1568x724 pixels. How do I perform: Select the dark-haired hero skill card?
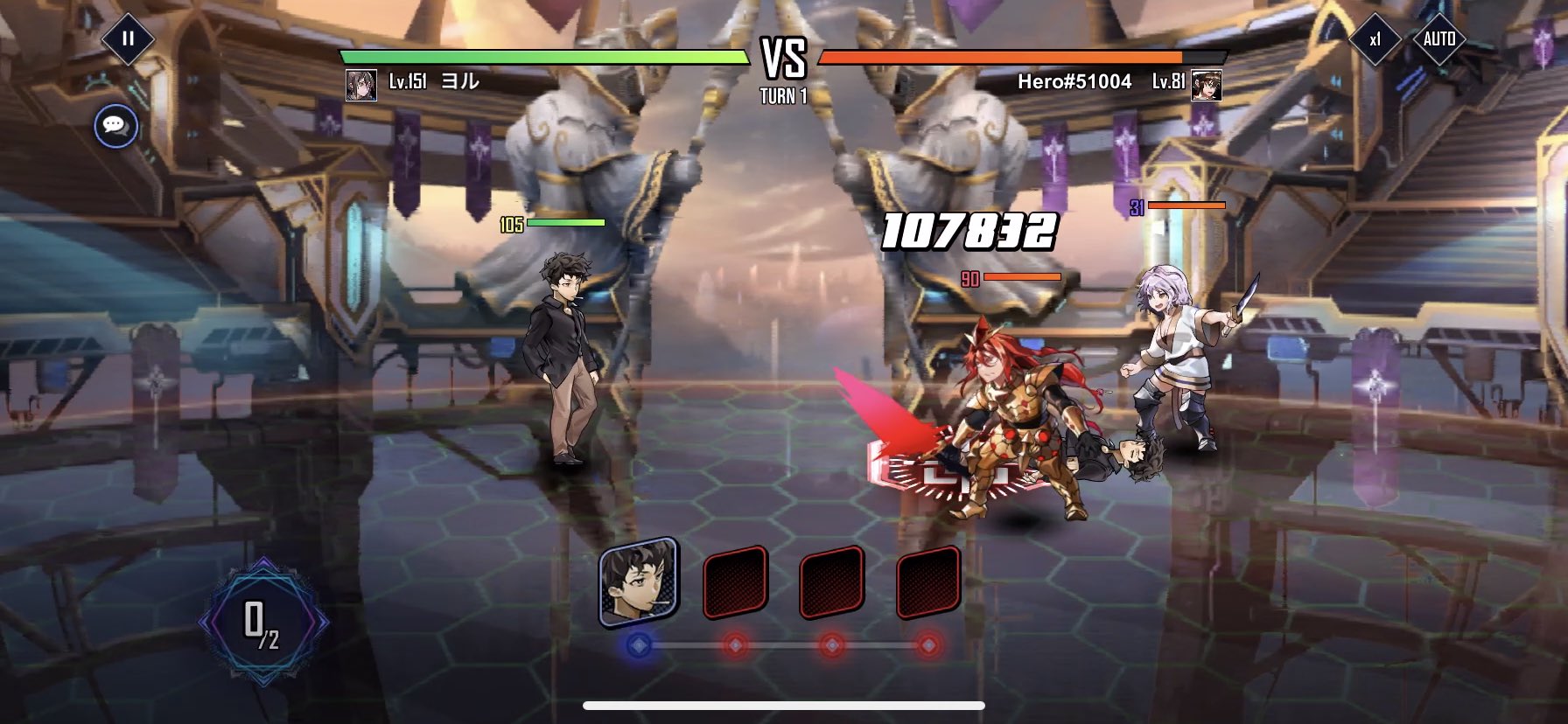(639, 581)
